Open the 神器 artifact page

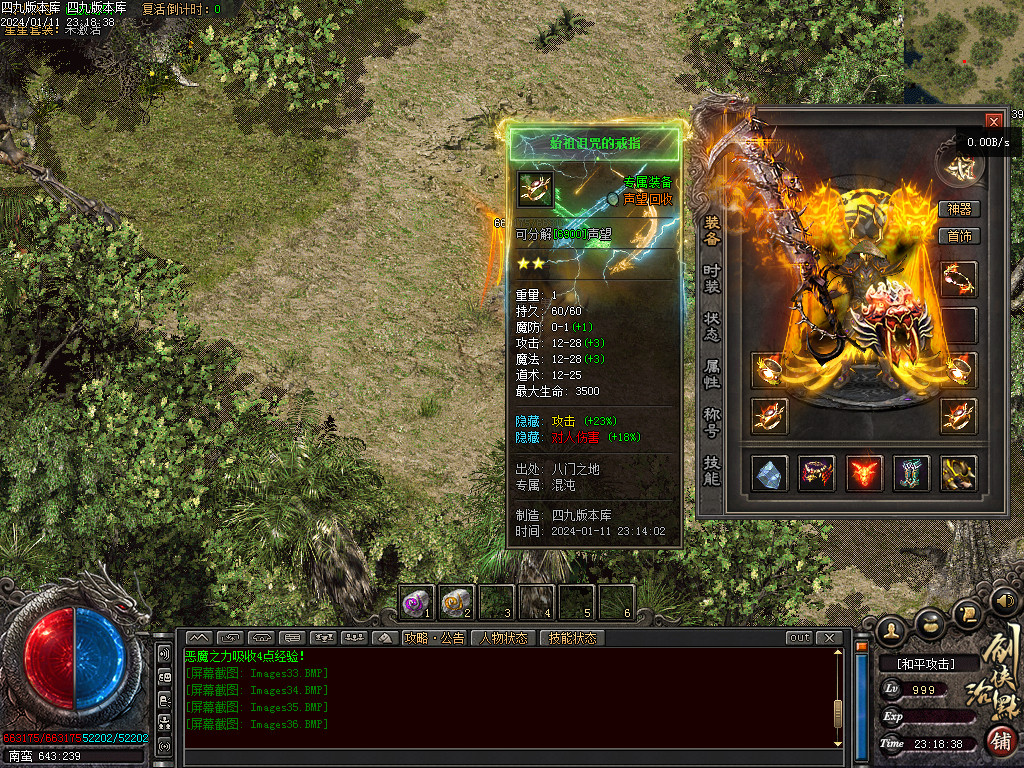click(x=959, y=209)
